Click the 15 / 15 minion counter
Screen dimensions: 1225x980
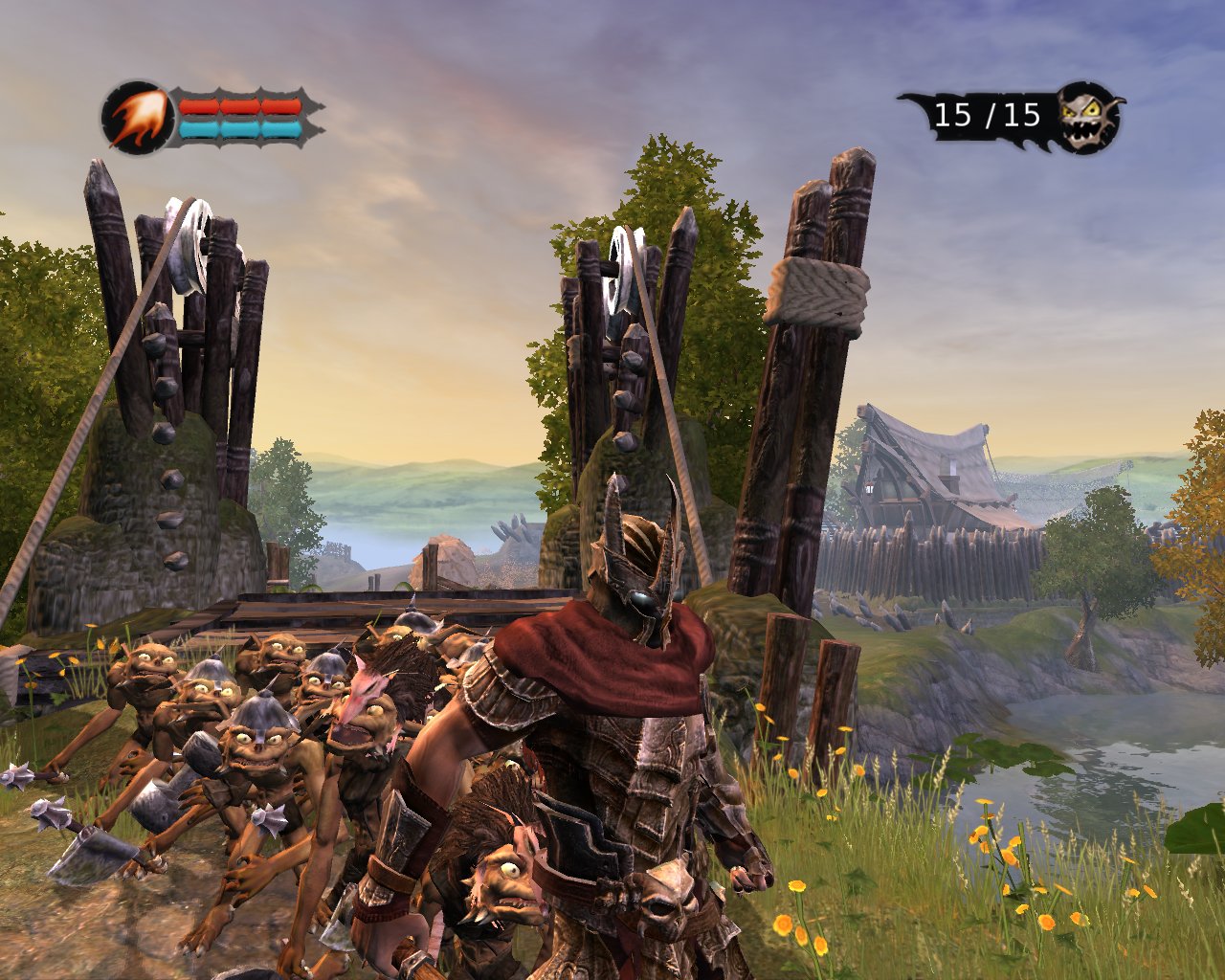(x=986, y=115)
